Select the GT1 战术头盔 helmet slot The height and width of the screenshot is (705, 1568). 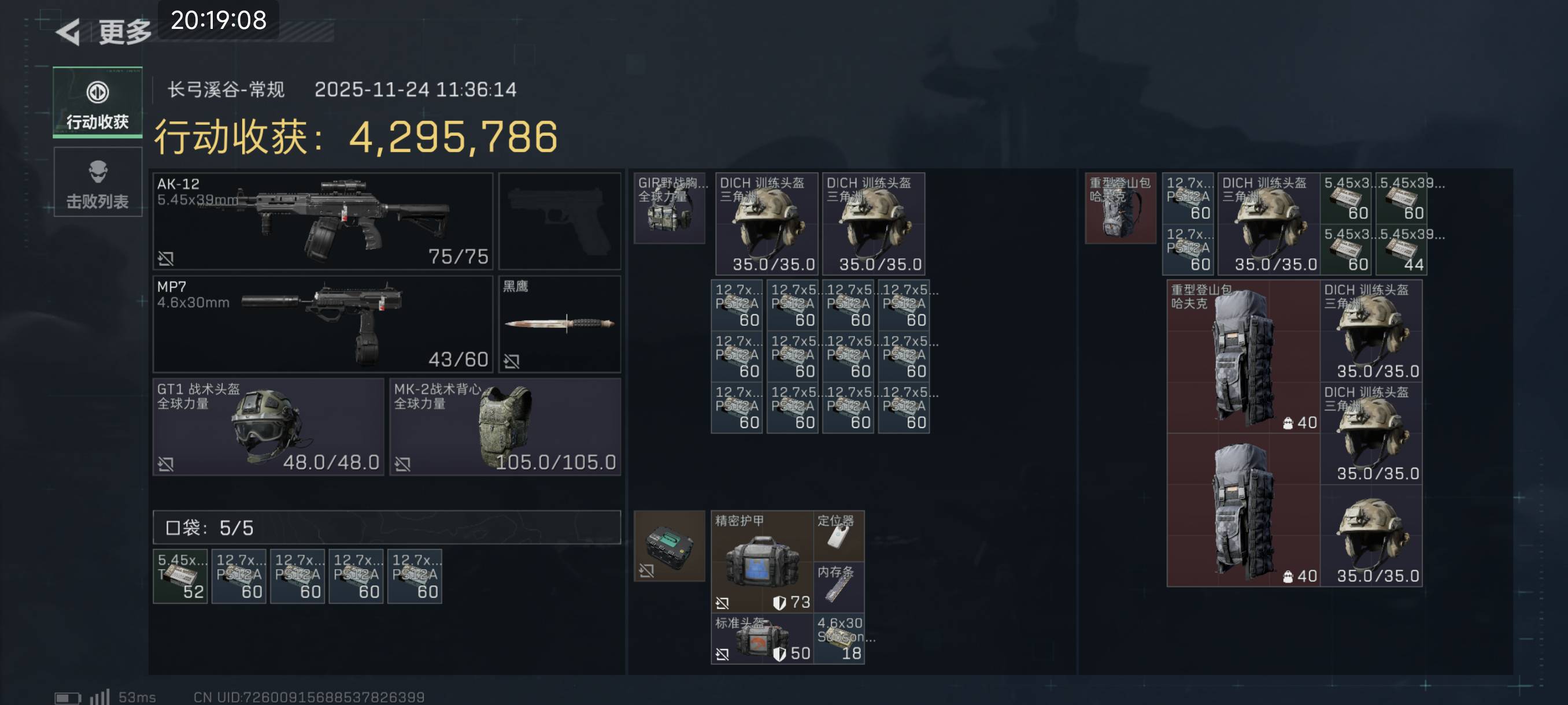(268, 426)
